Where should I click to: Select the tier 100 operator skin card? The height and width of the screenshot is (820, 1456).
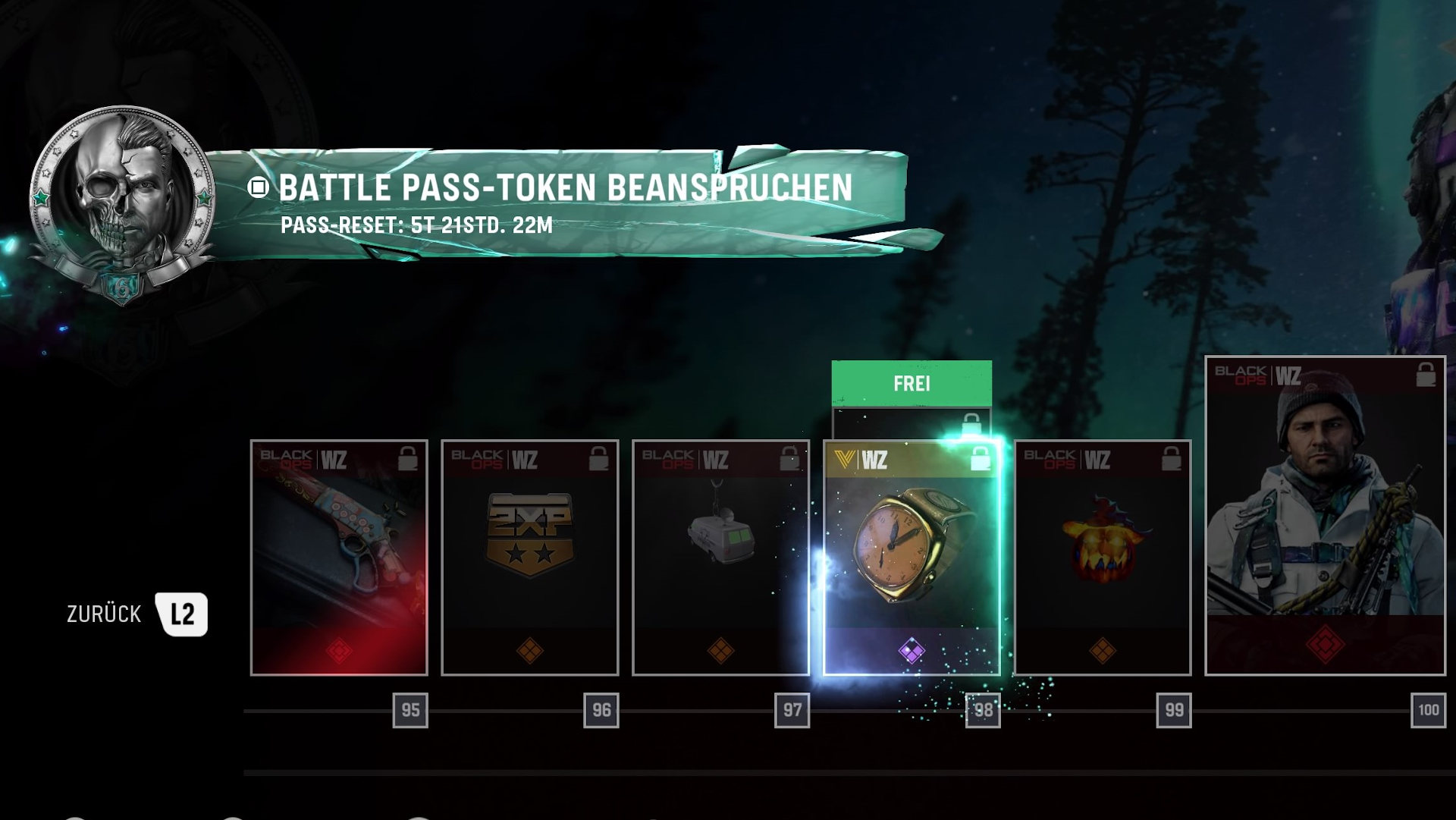point(1325,516)
